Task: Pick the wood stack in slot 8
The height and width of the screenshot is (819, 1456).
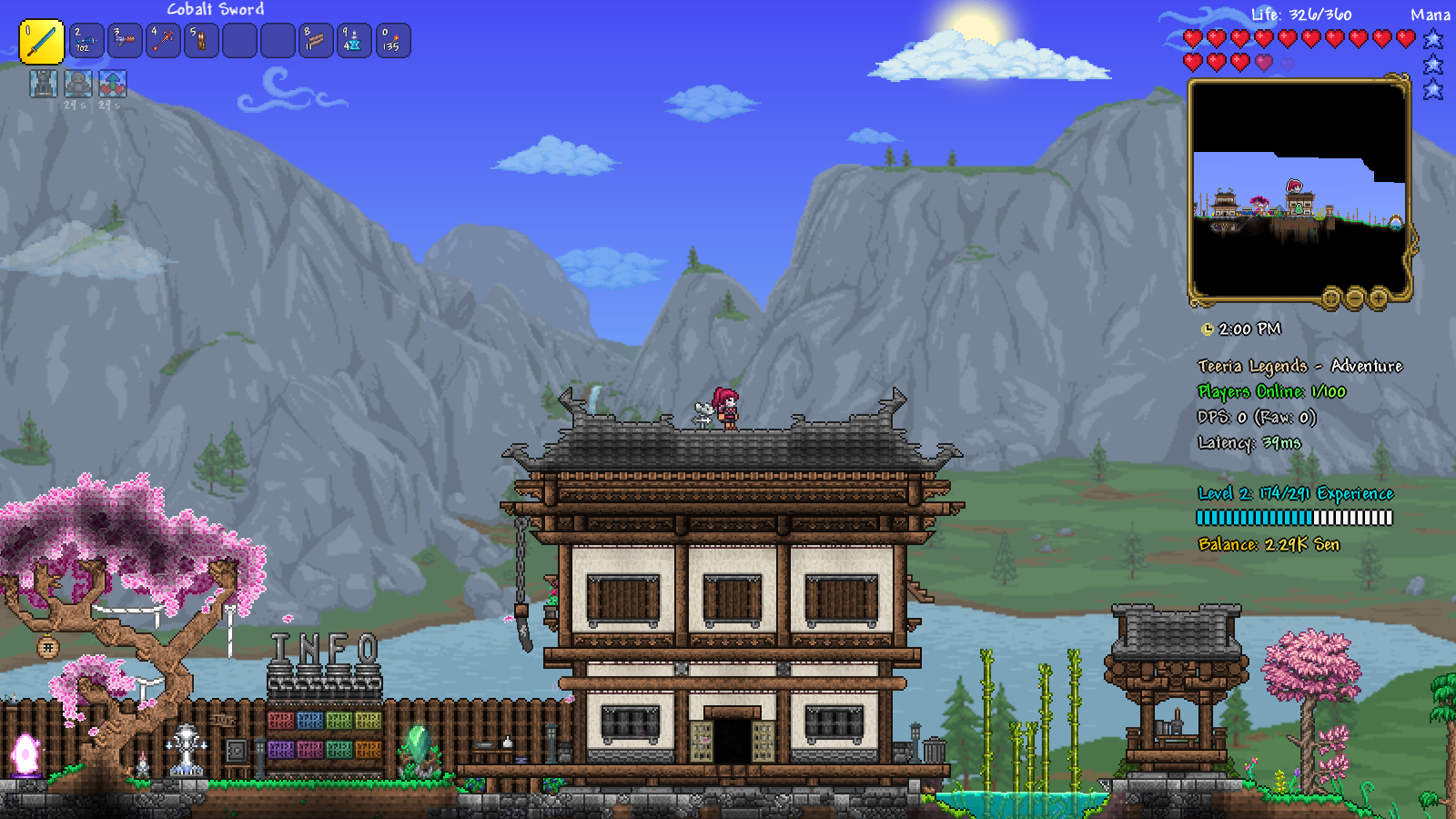Action: (316, 41)
